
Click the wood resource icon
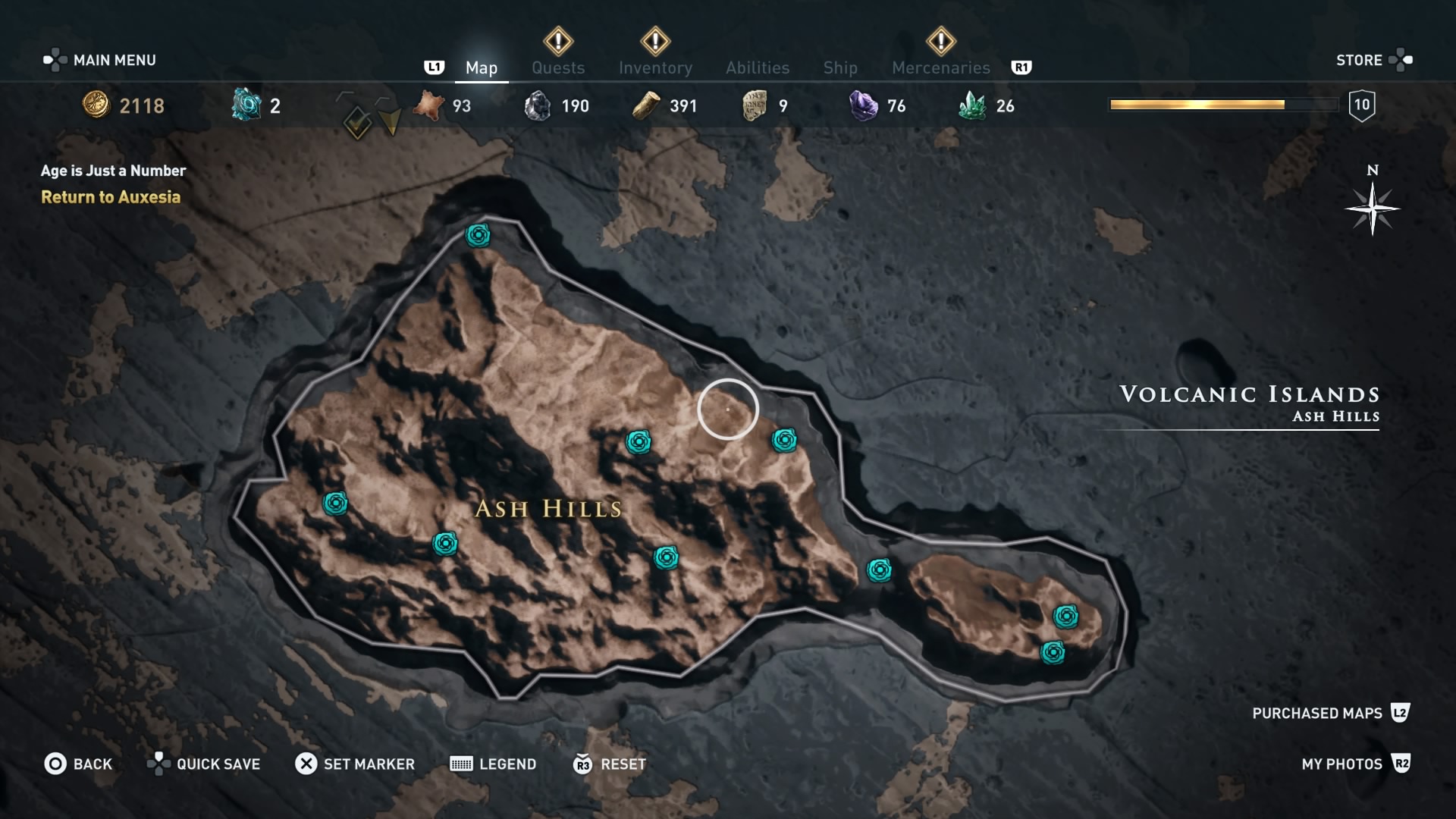pyautogui.click(x=645, y=105)
